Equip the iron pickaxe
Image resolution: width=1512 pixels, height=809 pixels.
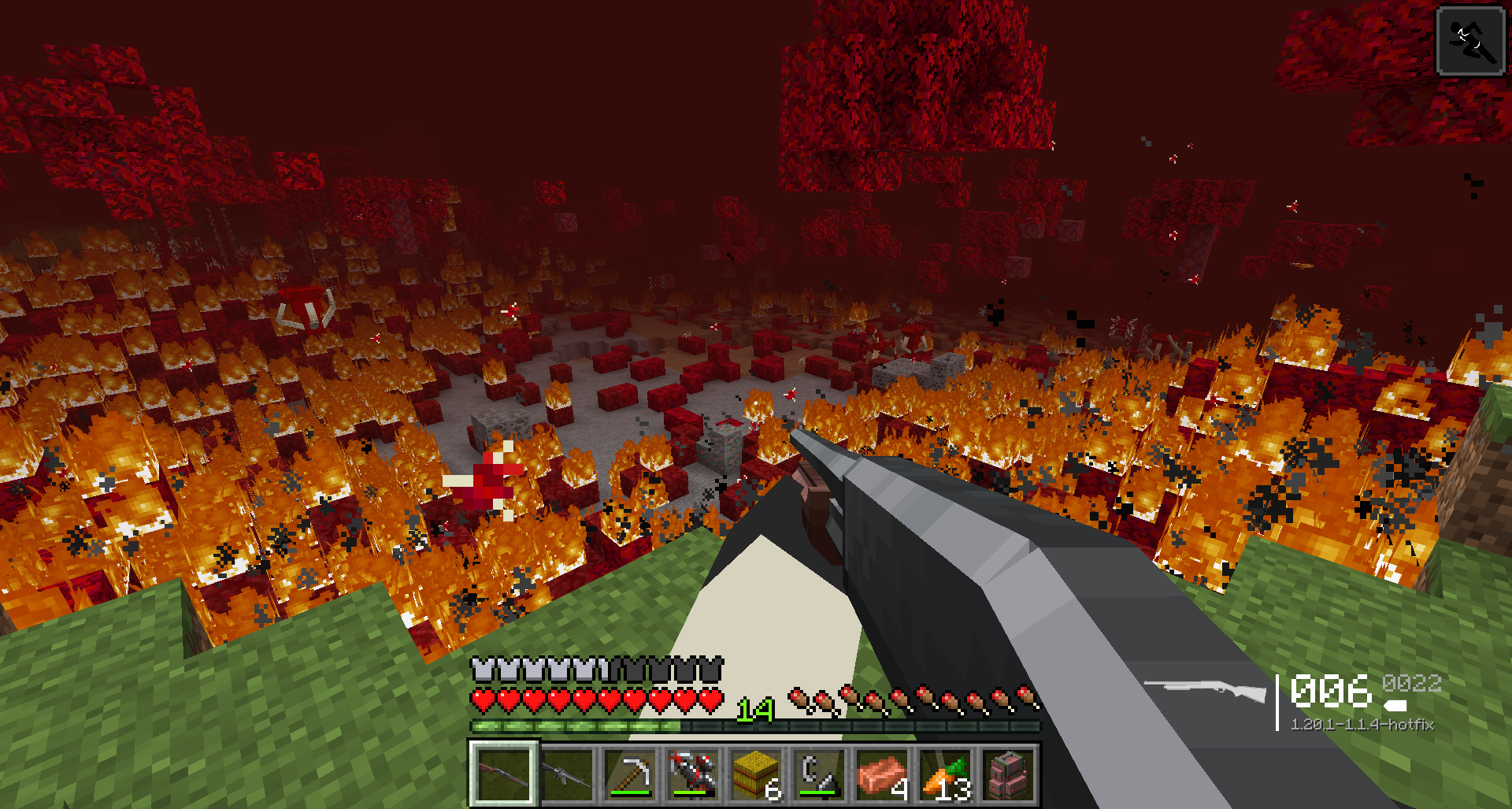pos(630,774)
